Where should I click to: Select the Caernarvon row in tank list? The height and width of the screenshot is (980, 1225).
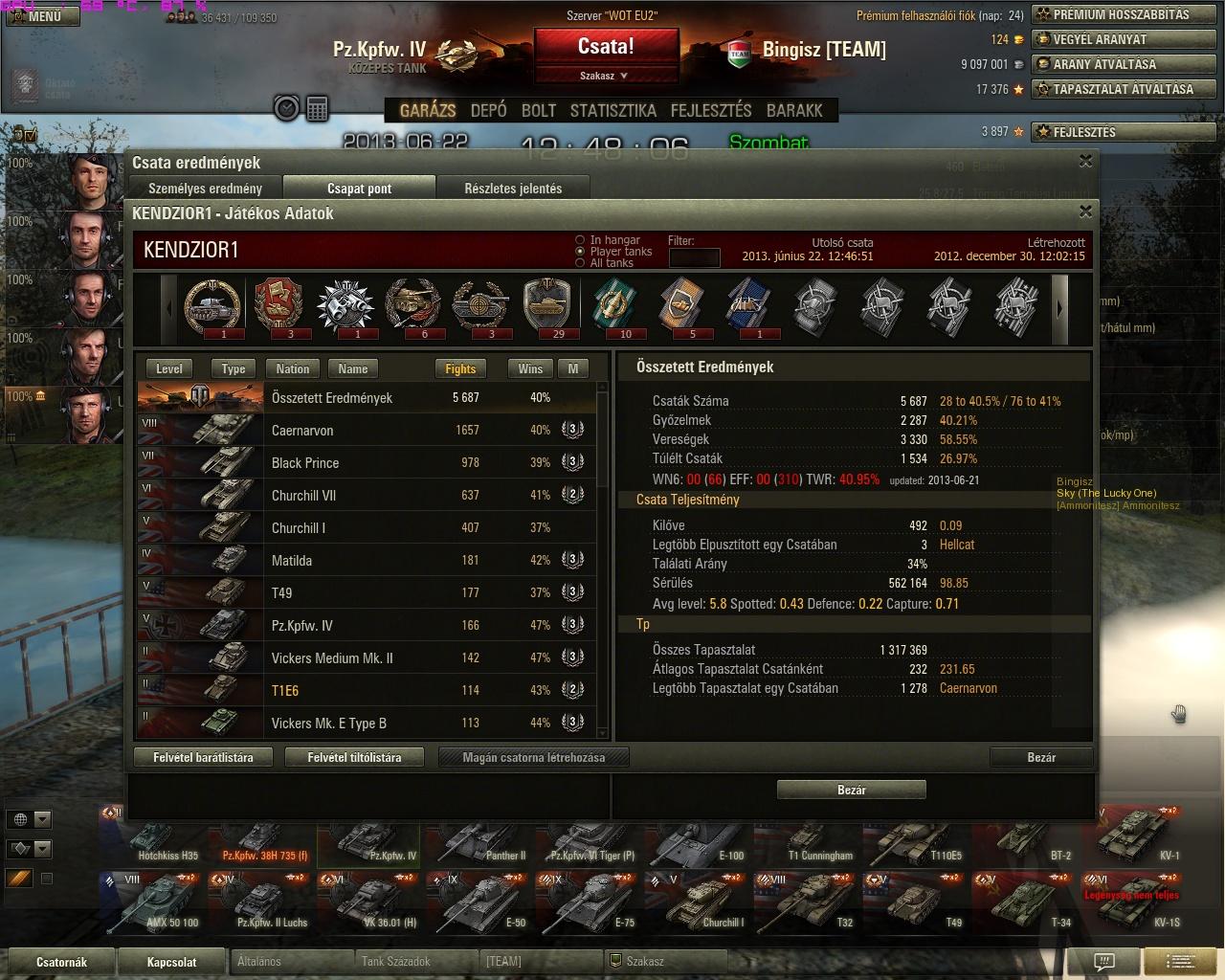[x=371, y=431]
